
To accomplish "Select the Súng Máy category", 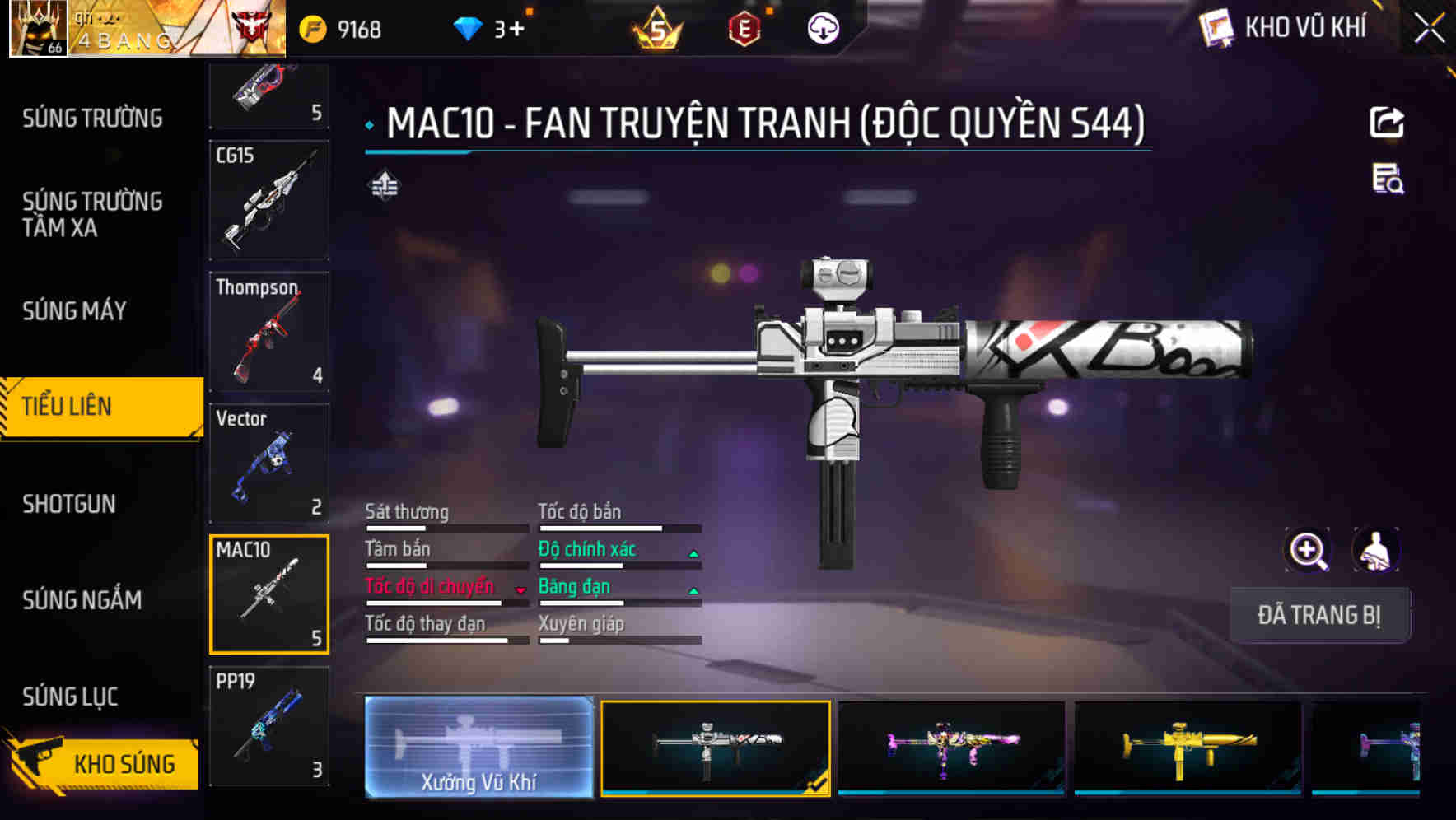I will (75, 311).
